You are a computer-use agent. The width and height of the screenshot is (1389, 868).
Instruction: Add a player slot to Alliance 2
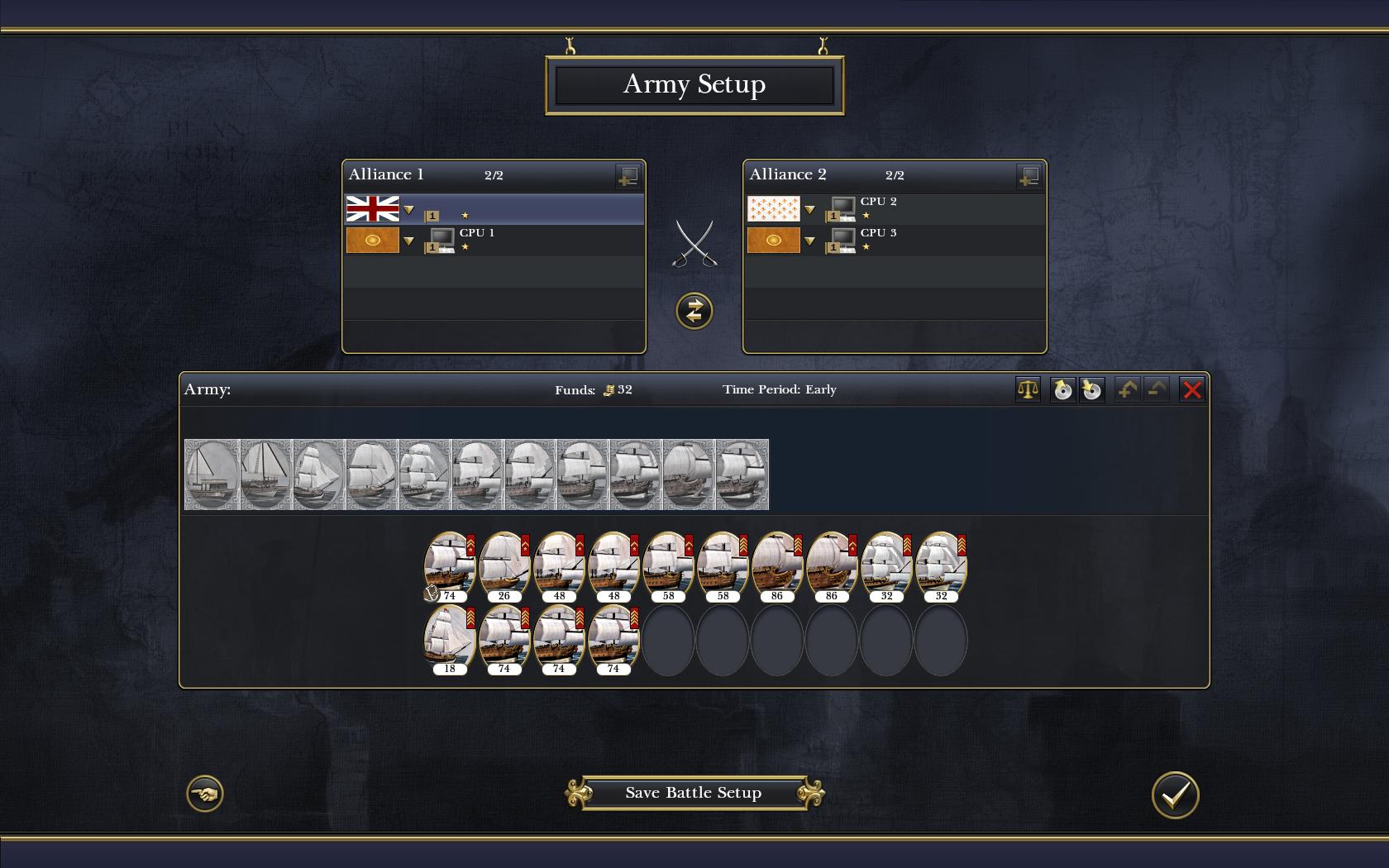1029,175
